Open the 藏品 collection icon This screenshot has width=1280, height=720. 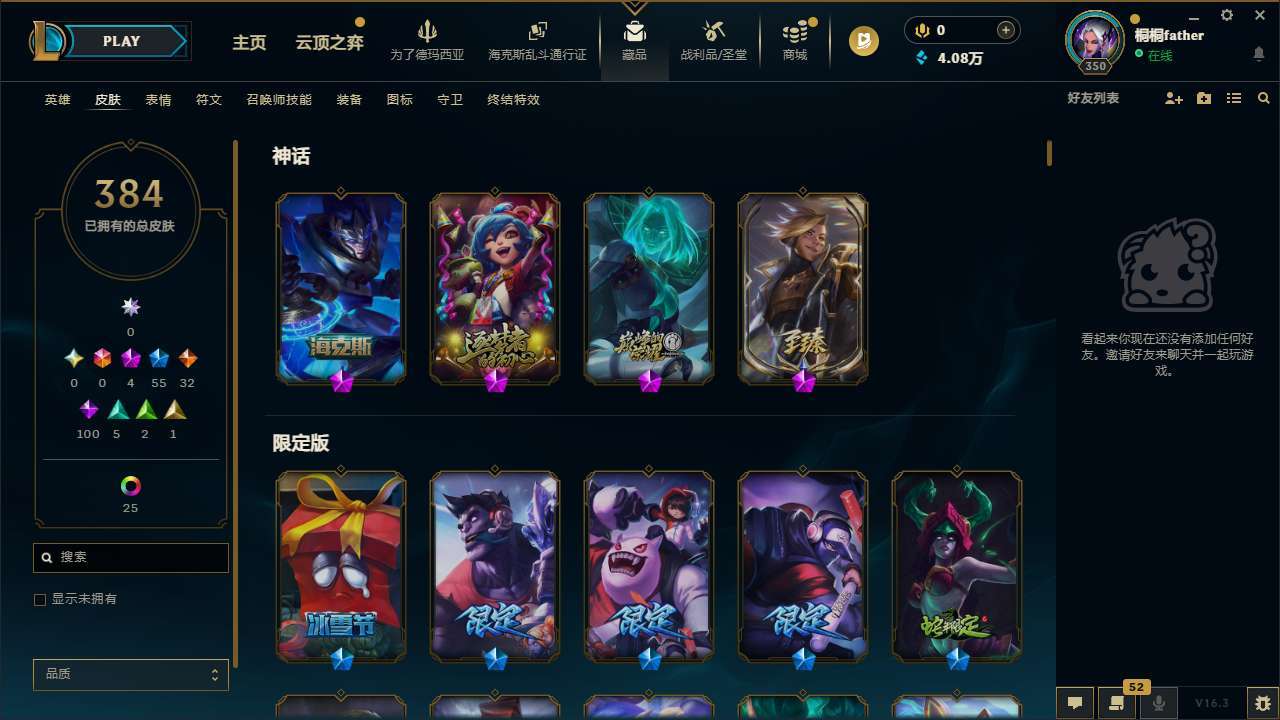pyautogui.click(x=634, y=40)
